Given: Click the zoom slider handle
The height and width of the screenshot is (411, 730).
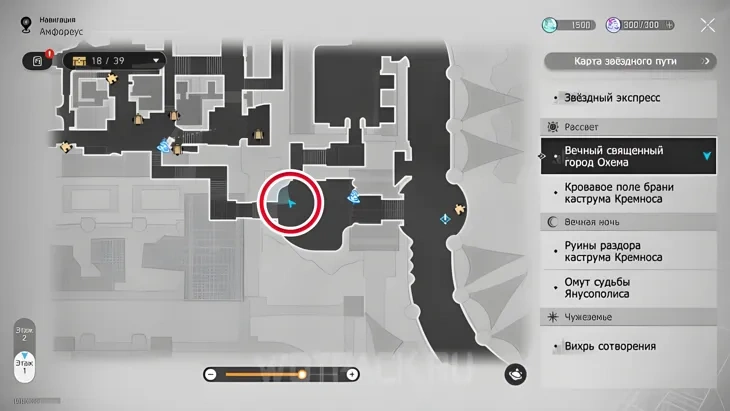Looking at the screenshot, I should 302,374.
